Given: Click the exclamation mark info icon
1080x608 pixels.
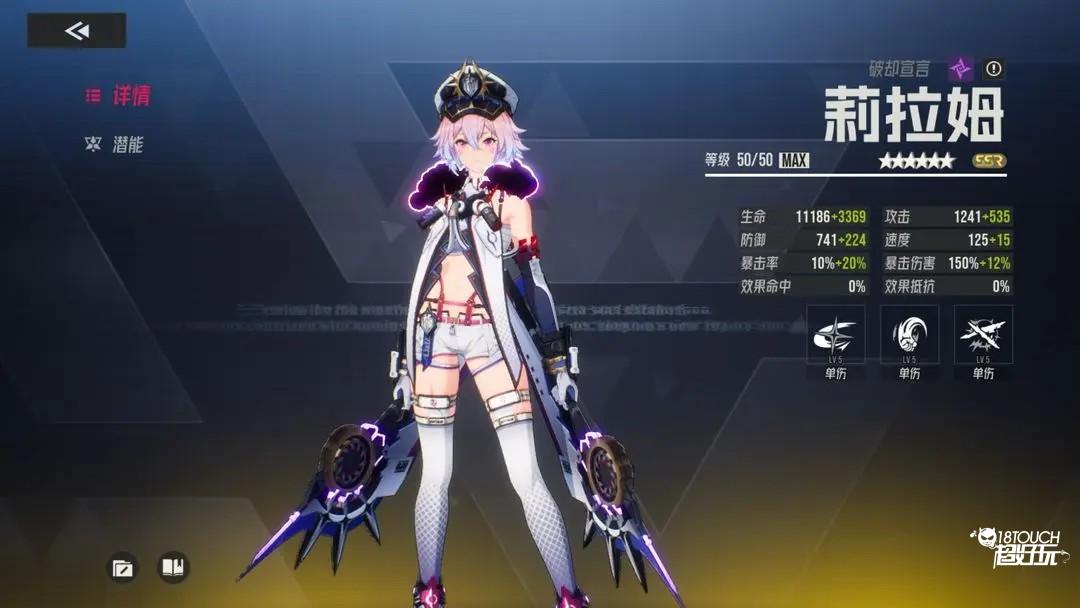Looking at the screenshot, I should tap(993, 69).
